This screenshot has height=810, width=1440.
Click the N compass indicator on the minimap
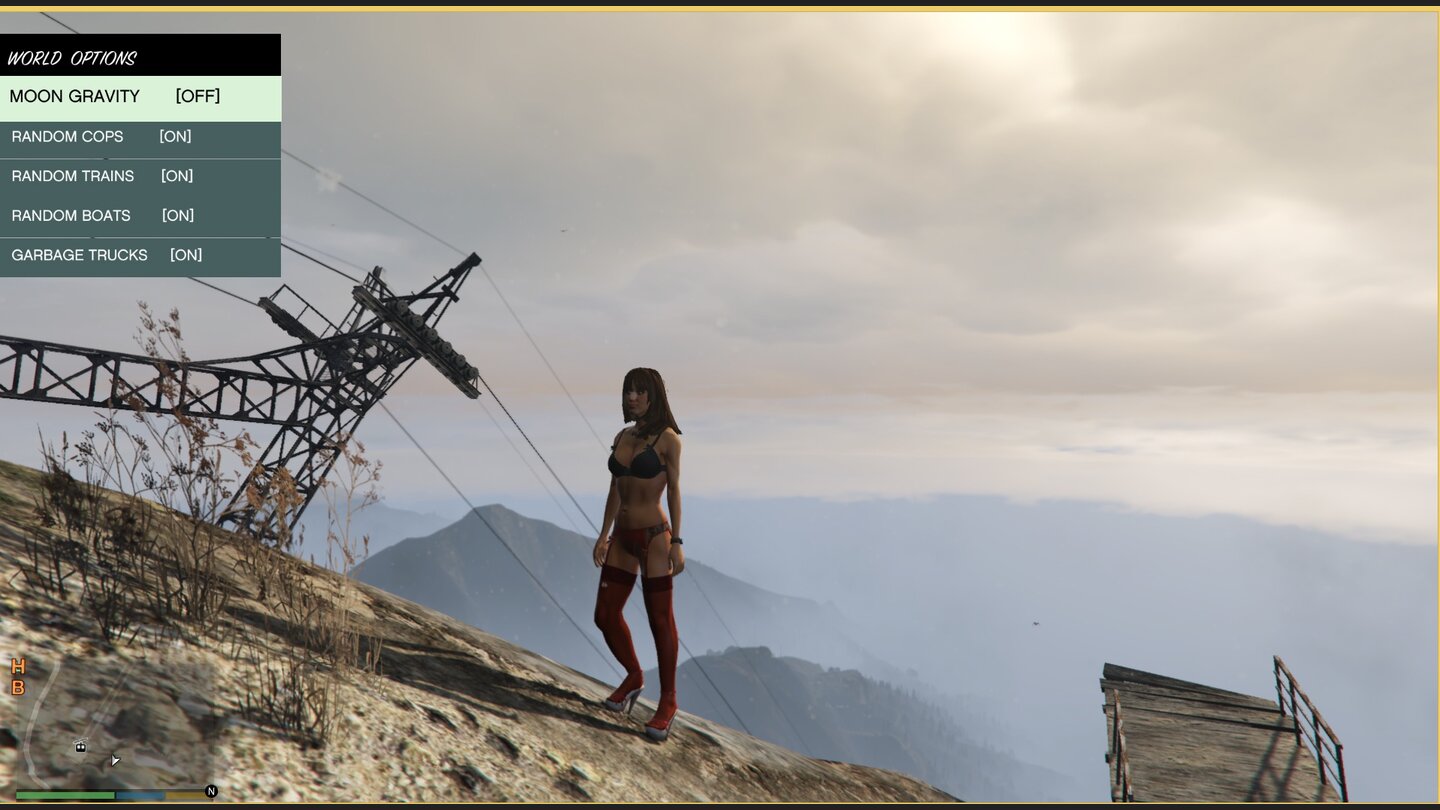pyautogui.click(x=211, y=791)
